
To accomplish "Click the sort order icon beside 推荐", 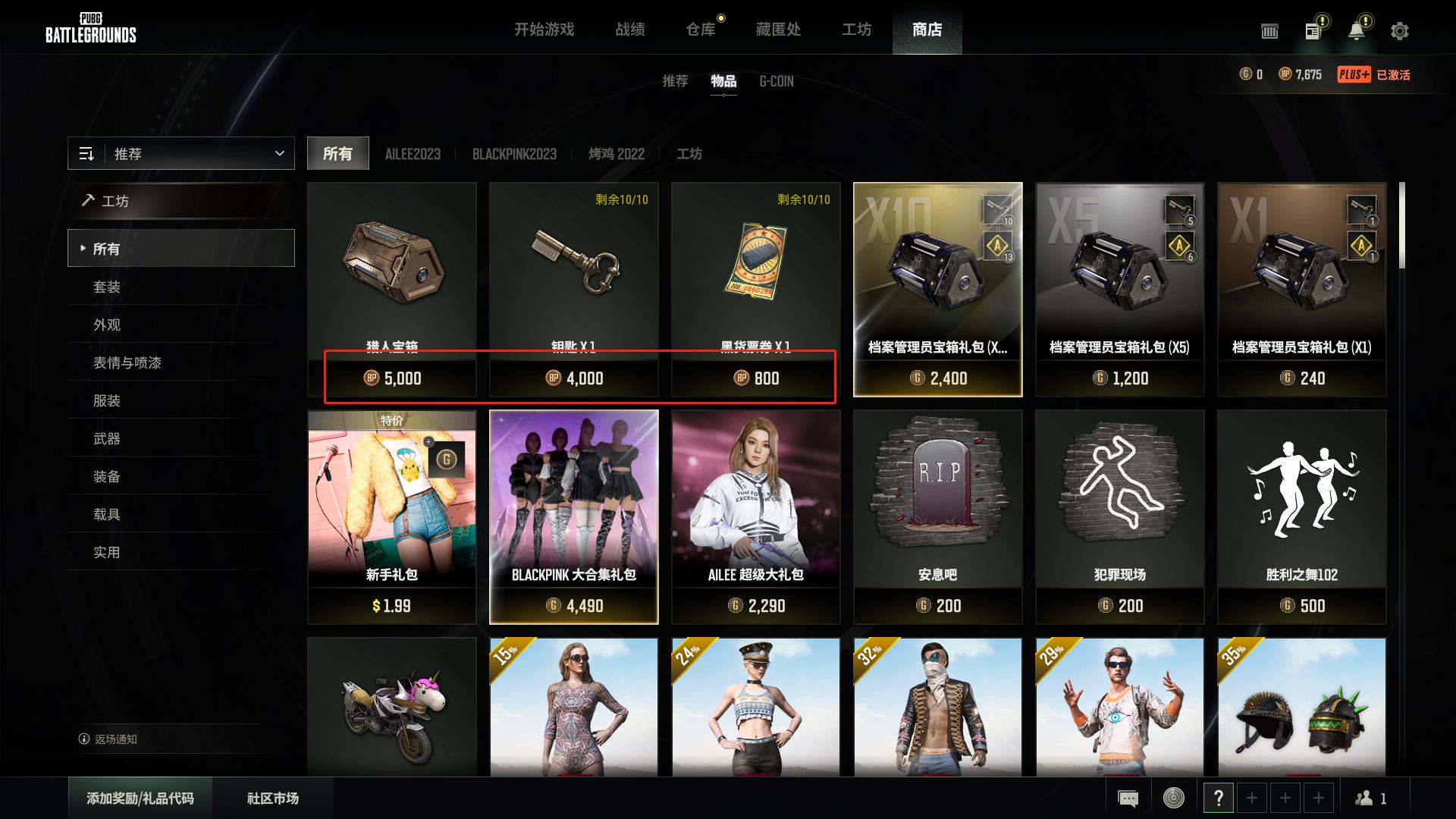I will point(87,153).
